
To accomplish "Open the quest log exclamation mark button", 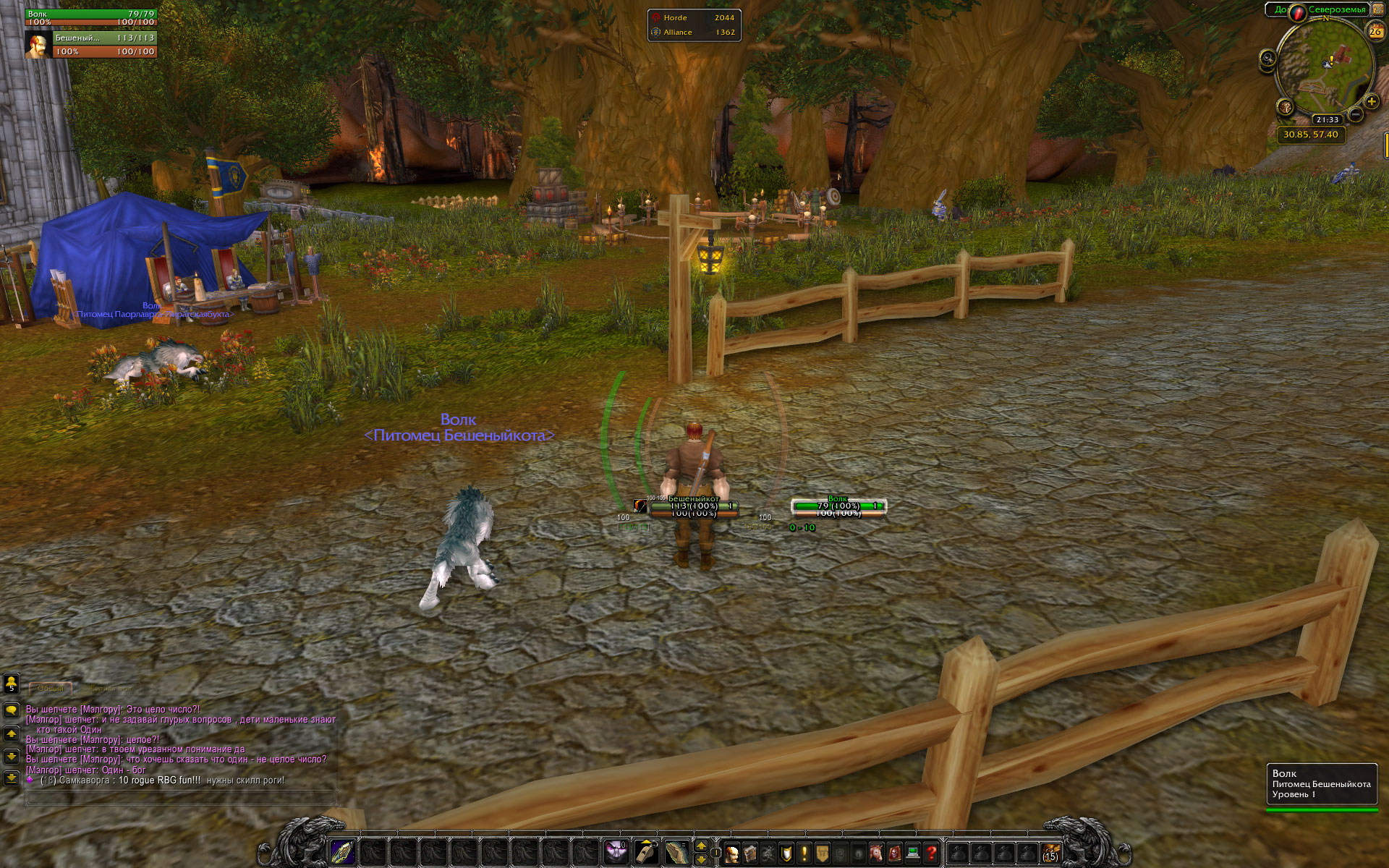I will (804, 854).
